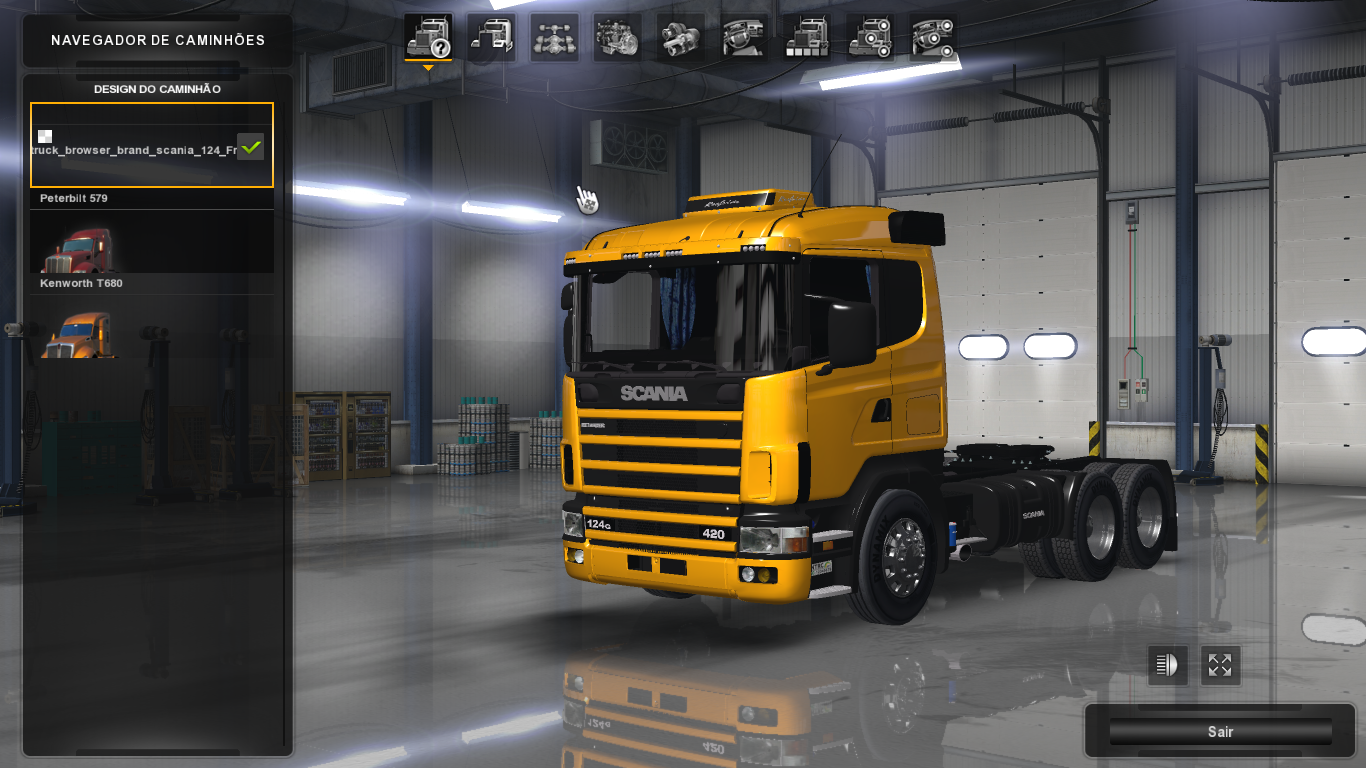Collapse the DESIGN DO CAMINHÃO section
The width and height of the screenshot is (1366, 768).
[156, 88]
